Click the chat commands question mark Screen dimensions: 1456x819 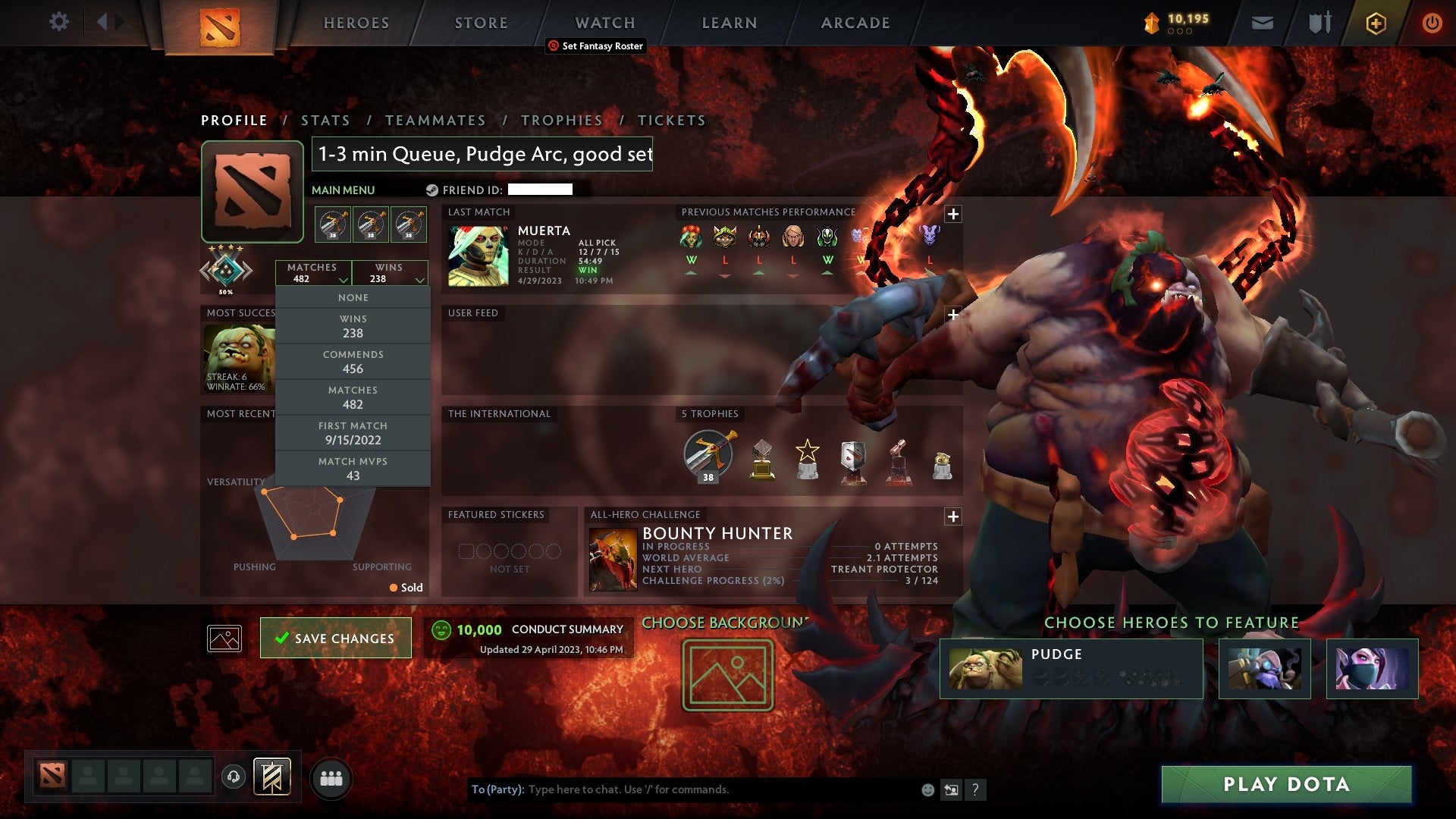tap(976, 789)
